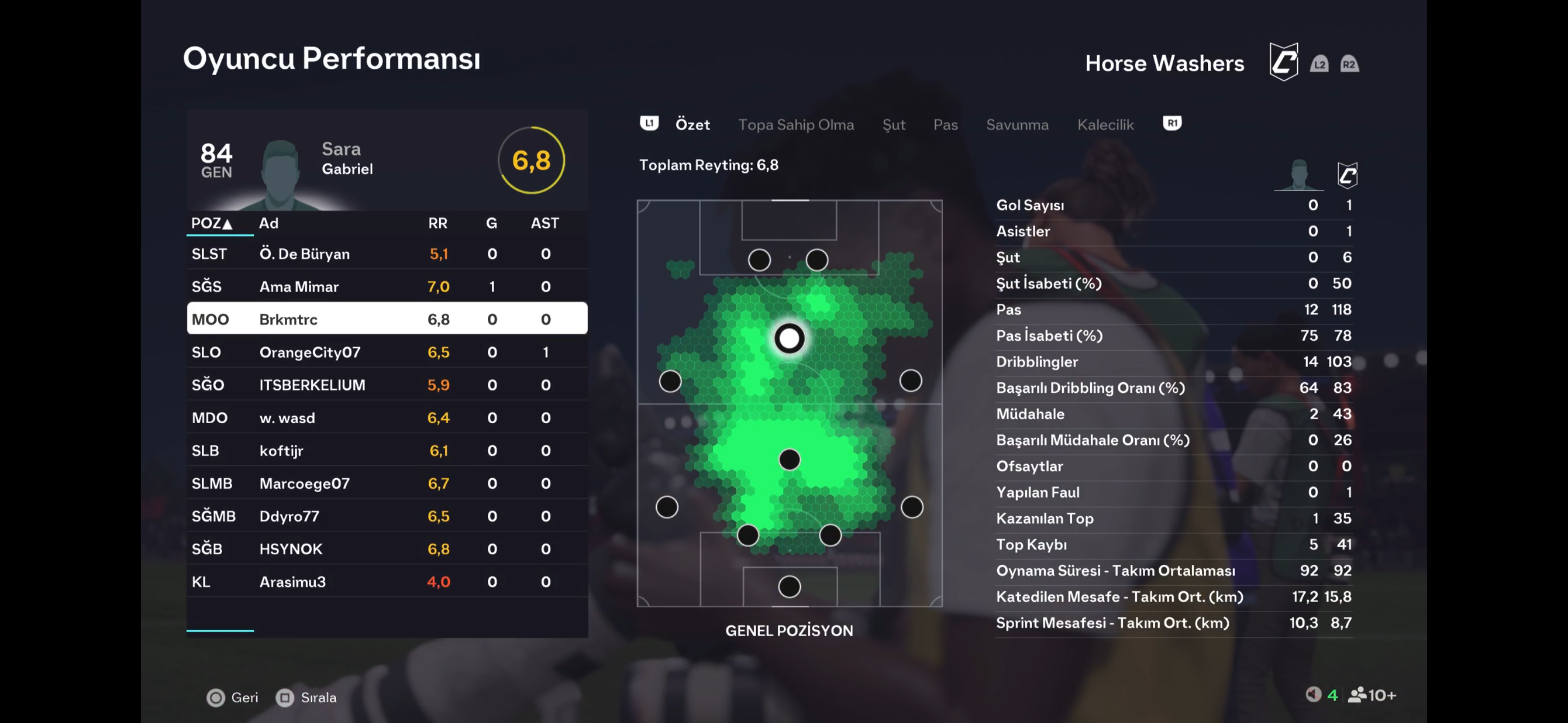
Task: Select the w. wasd player row
Action: point(386,418)
